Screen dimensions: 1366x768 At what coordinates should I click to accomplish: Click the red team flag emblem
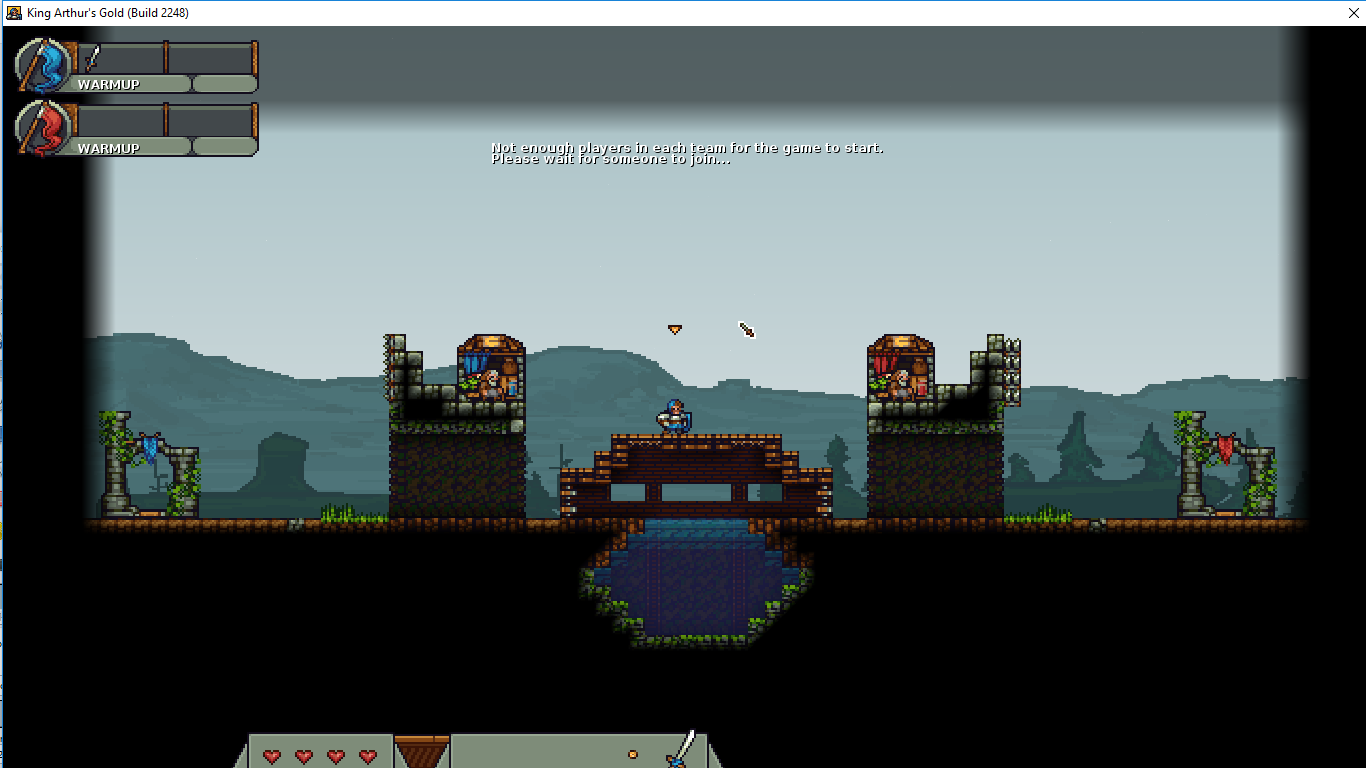pyautogui.click(x=43, y=129)
